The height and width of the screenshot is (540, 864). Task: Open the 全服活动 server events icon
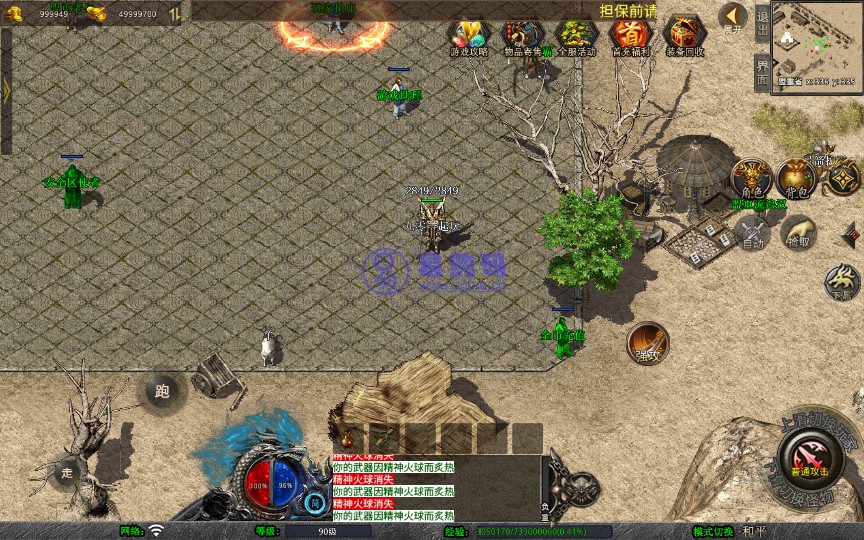pos(576,37)
